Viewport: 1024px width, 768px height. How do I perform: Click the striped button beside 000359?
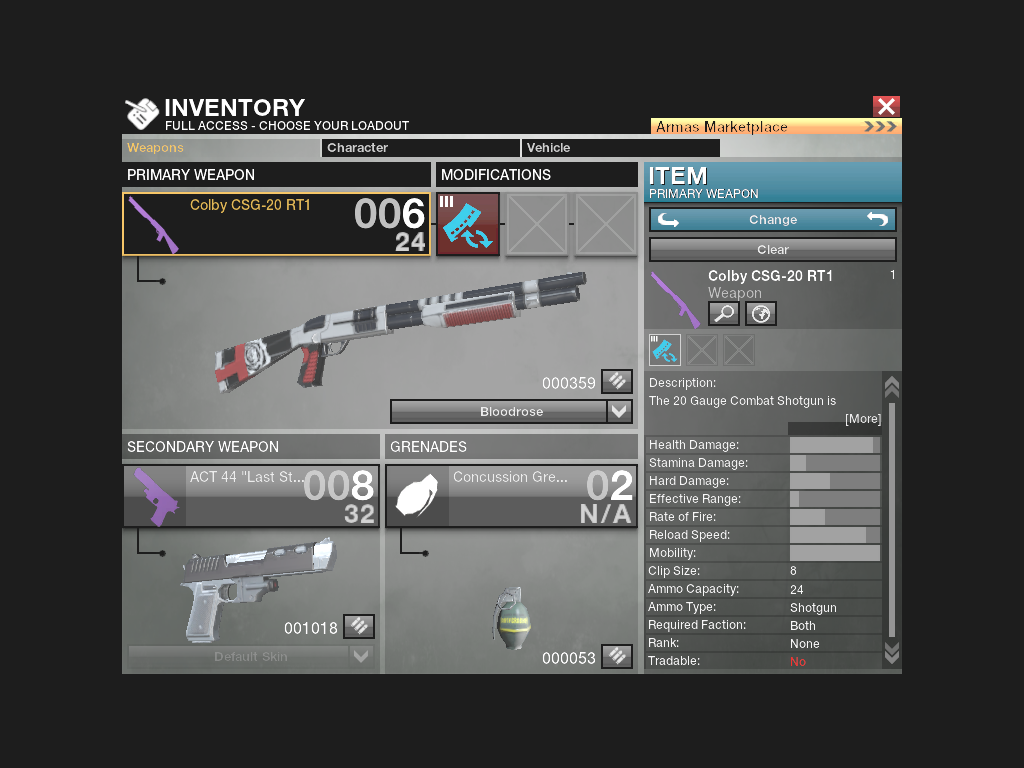point(617,381)
